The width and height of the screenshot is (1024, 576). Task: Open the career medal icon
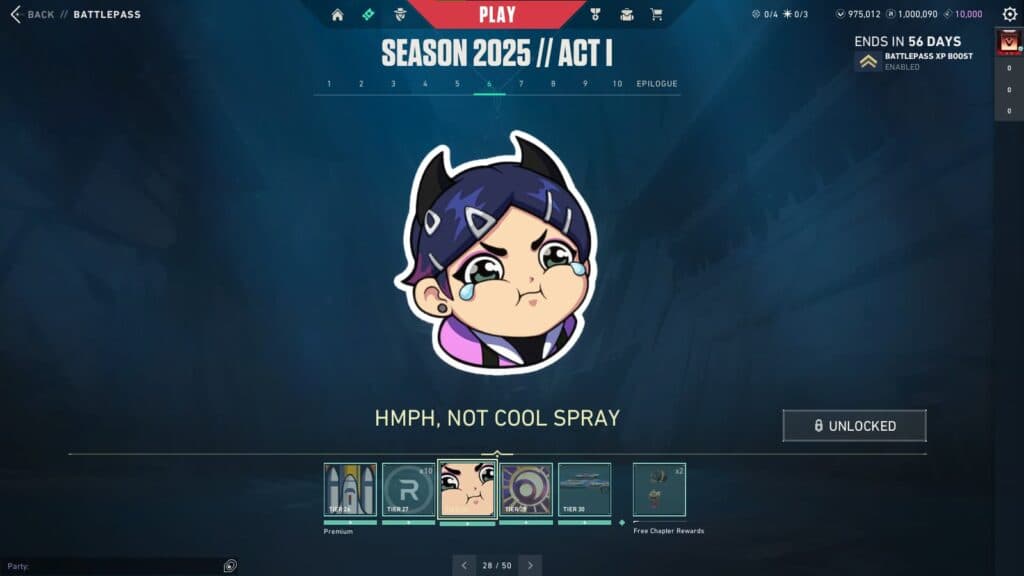point(595,15)
